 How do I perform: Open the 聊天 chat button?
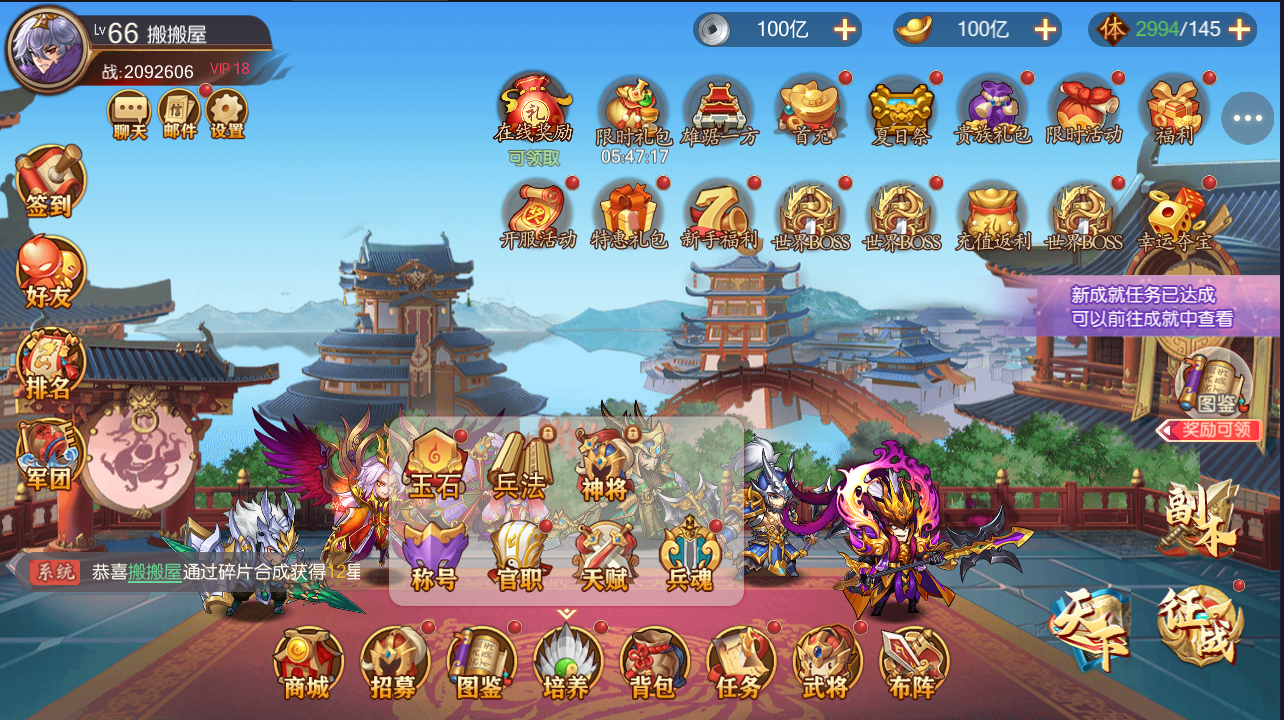[130, 112]
